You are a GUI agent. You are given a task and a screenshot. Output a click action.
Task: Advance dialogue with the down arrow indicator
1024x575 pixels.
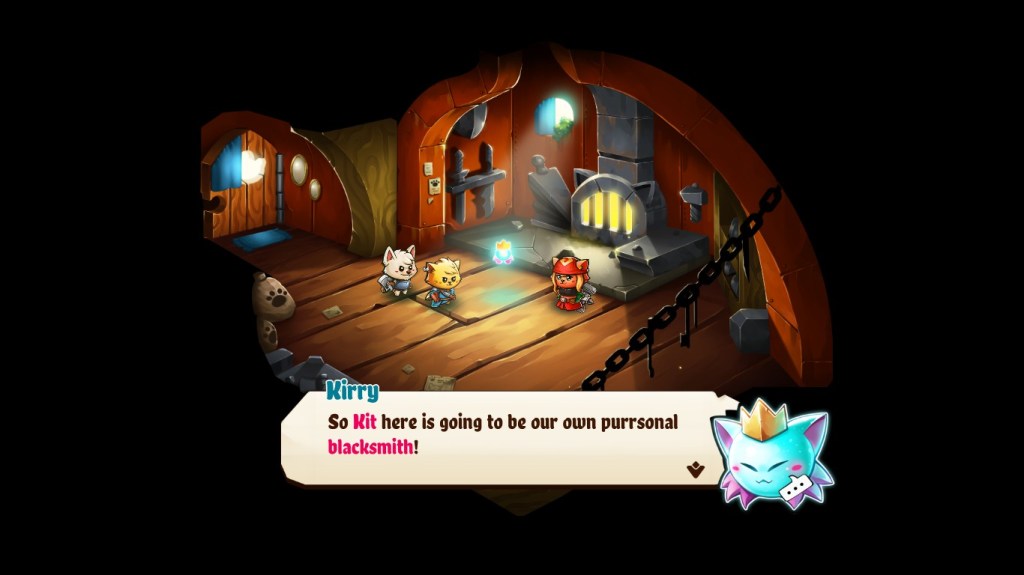pos(695,469)
